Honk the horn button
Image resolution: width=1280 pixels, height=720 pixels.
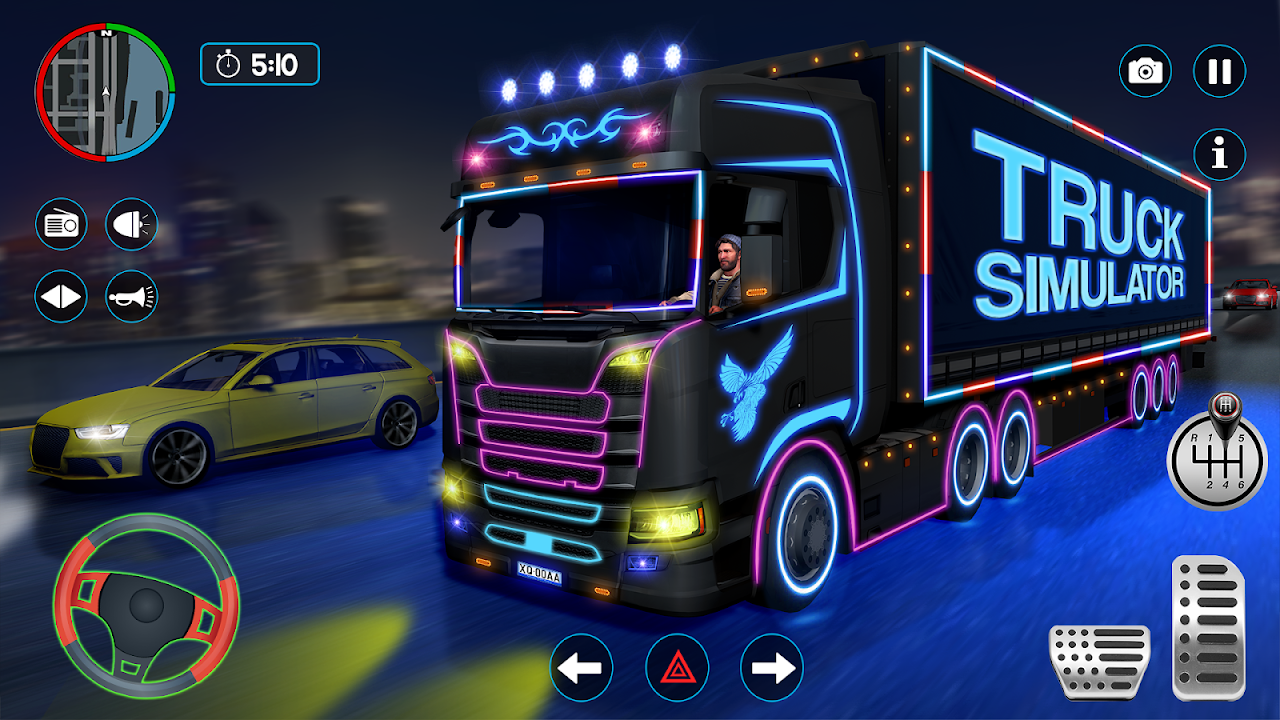click(131, 296)
